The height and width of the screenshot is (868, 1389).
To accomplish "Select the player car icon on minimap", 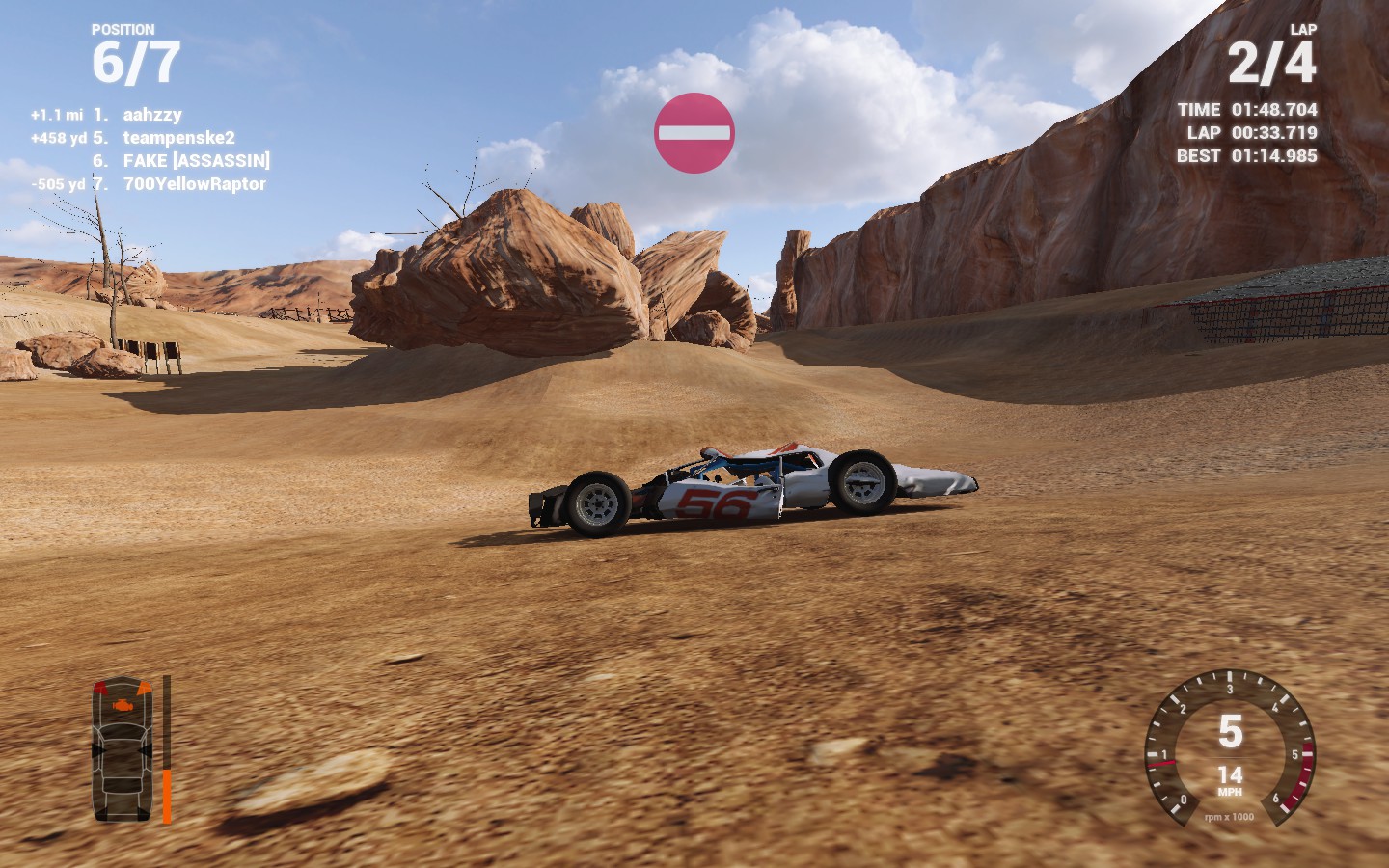I will [x=121, y=752].
